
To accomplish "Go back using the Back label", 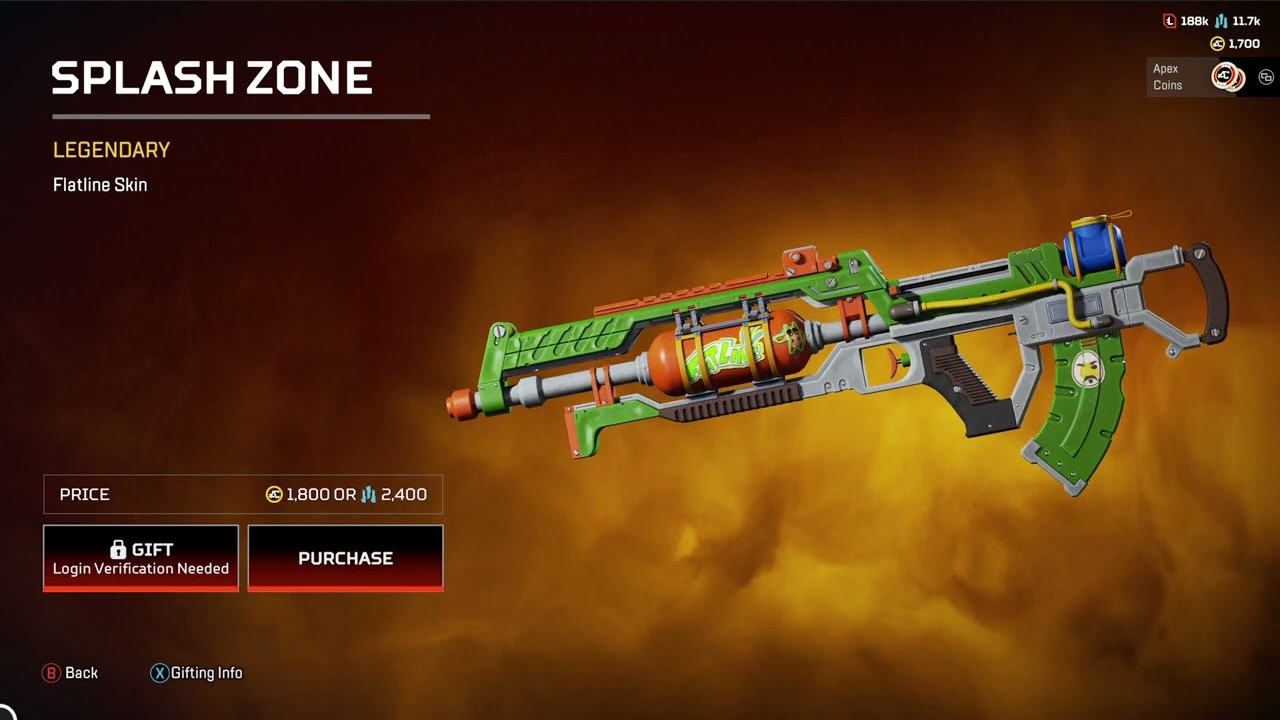I will coord(80,673).
